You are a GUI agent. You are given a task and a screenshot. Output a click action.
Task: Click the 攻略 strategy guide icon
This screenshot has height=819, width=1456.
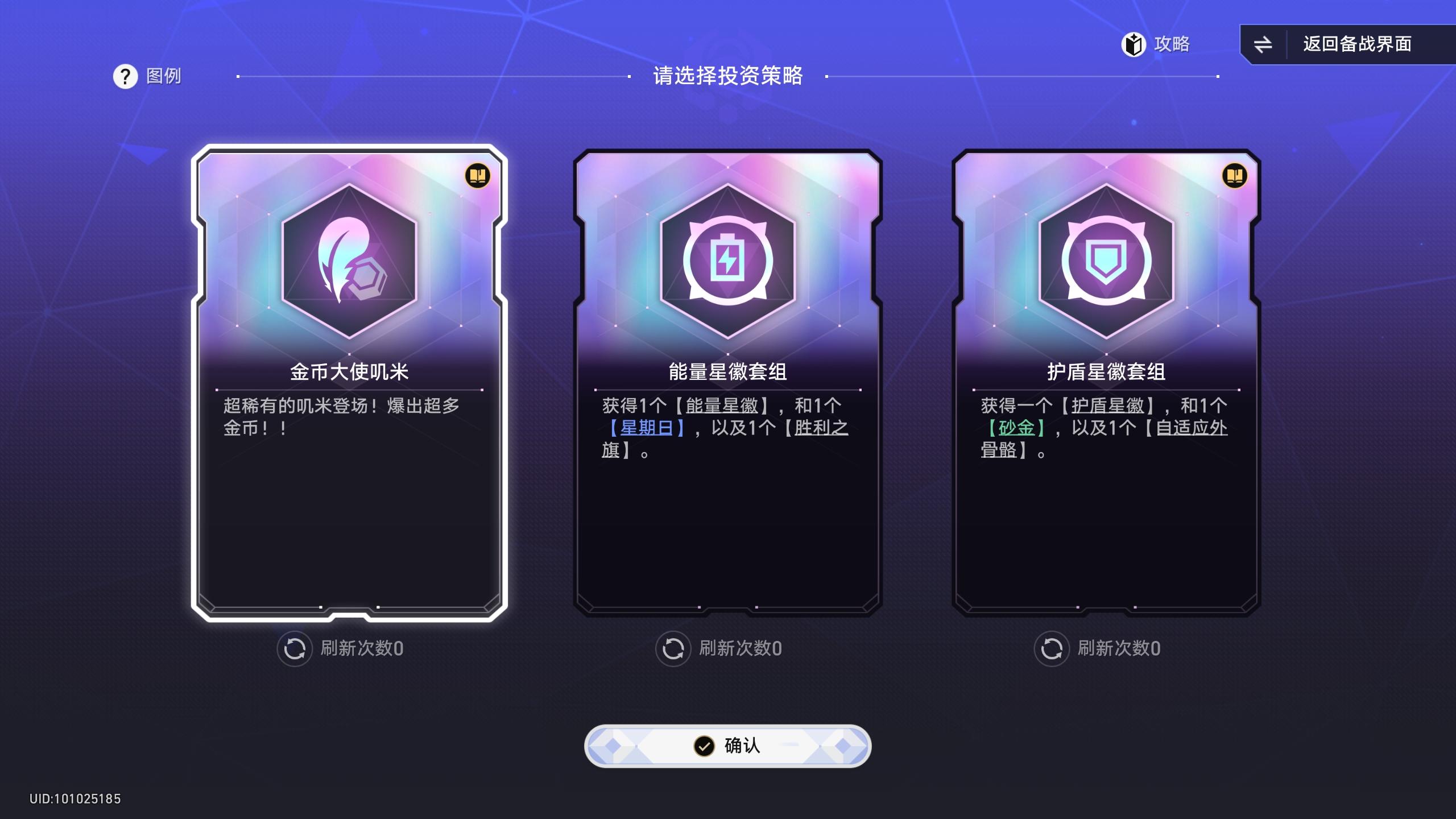click(1133, 44)
